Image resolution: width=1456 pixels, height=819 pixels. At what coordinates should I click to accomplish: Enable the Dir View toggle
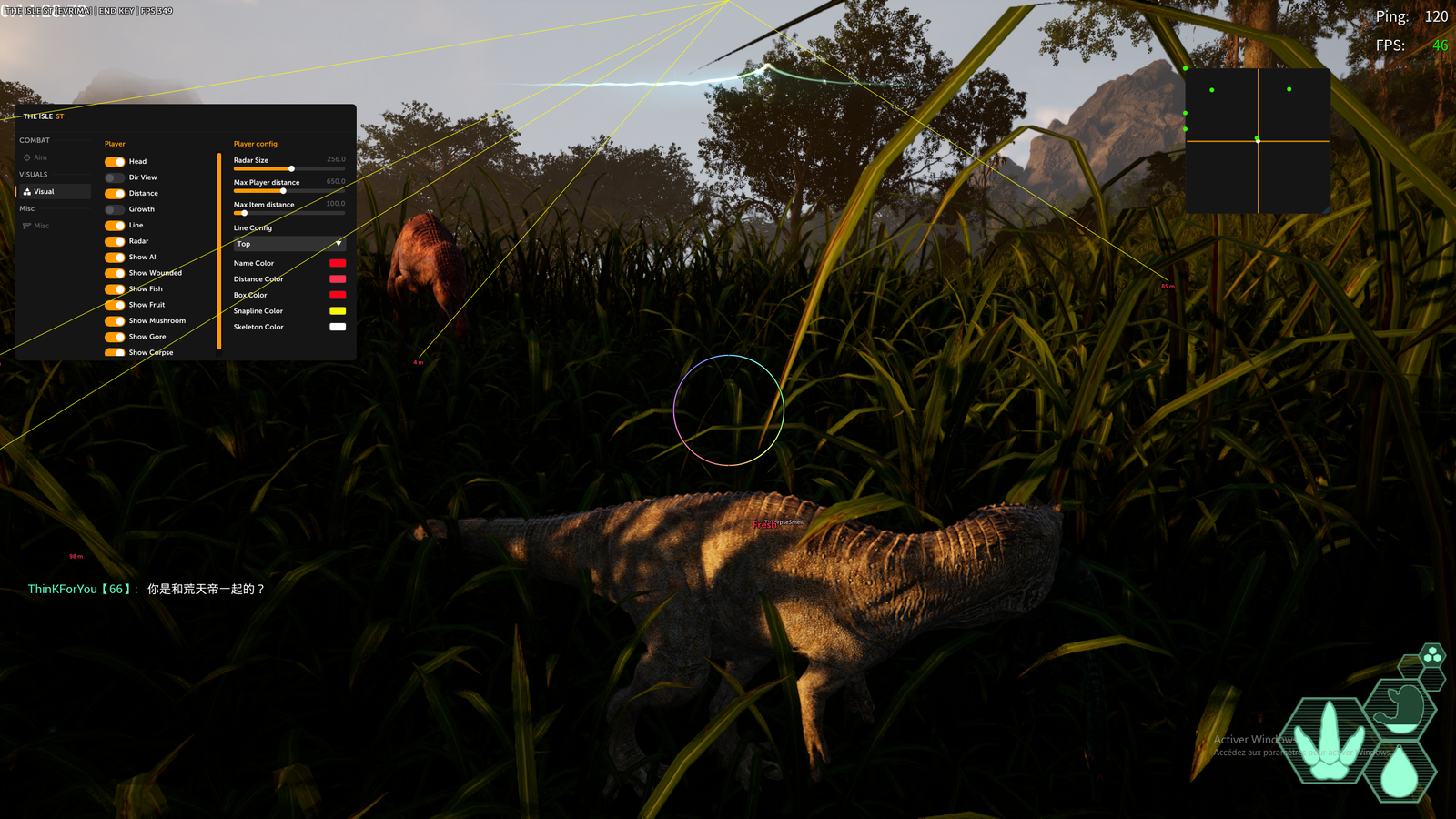point(115,177)
